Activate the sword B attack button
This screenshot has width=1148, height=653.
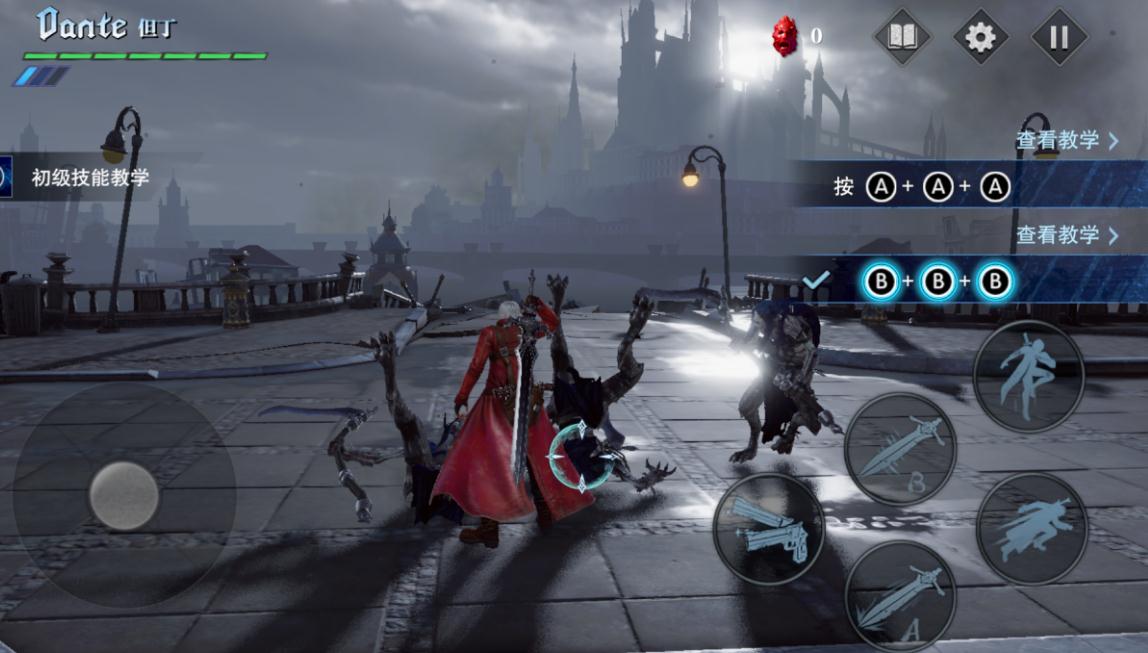[900, 449]
